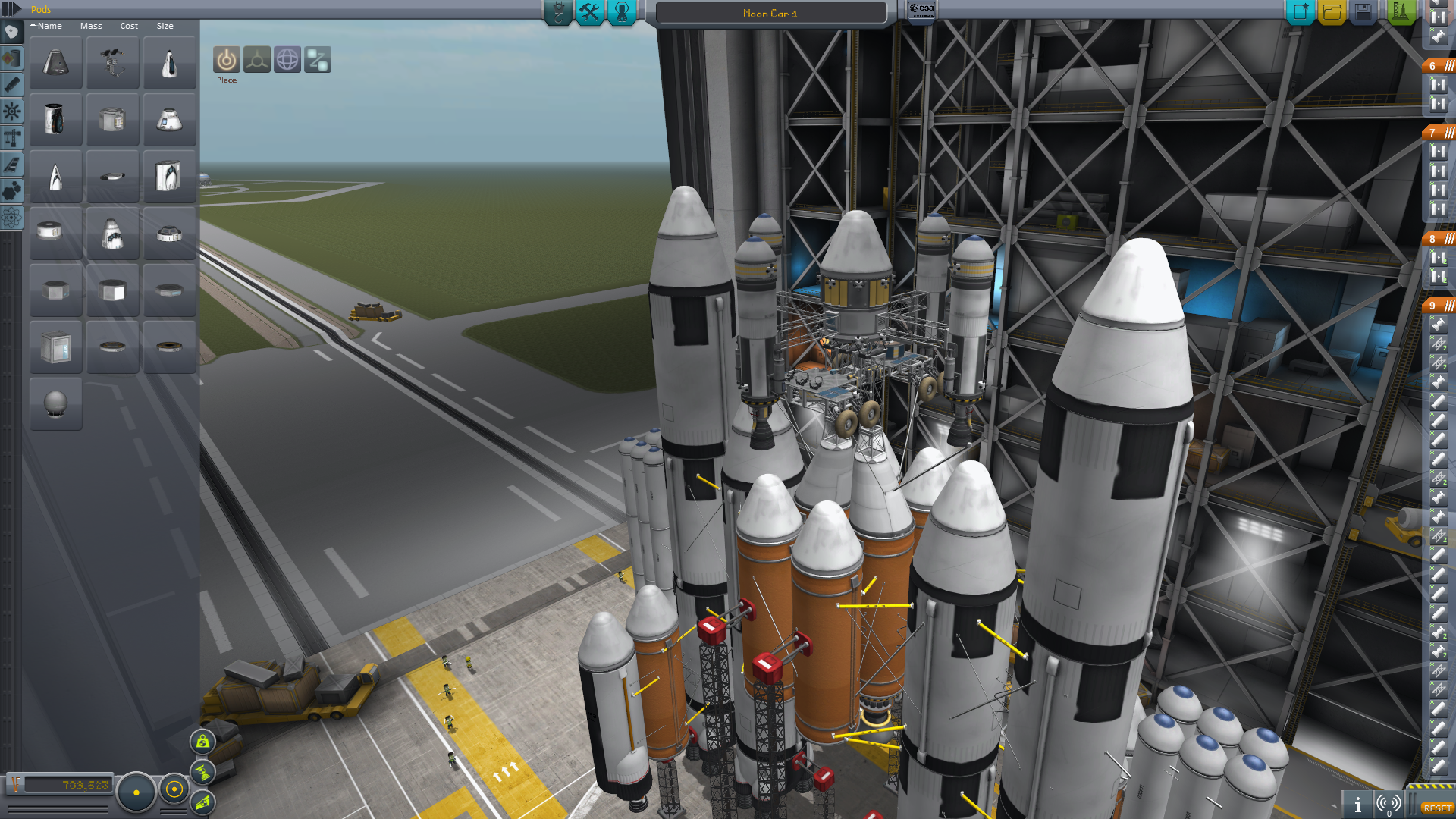The height and width of the screenshot is (819, 1456).
Task: Open the load craft folder
Action: 1332,12
